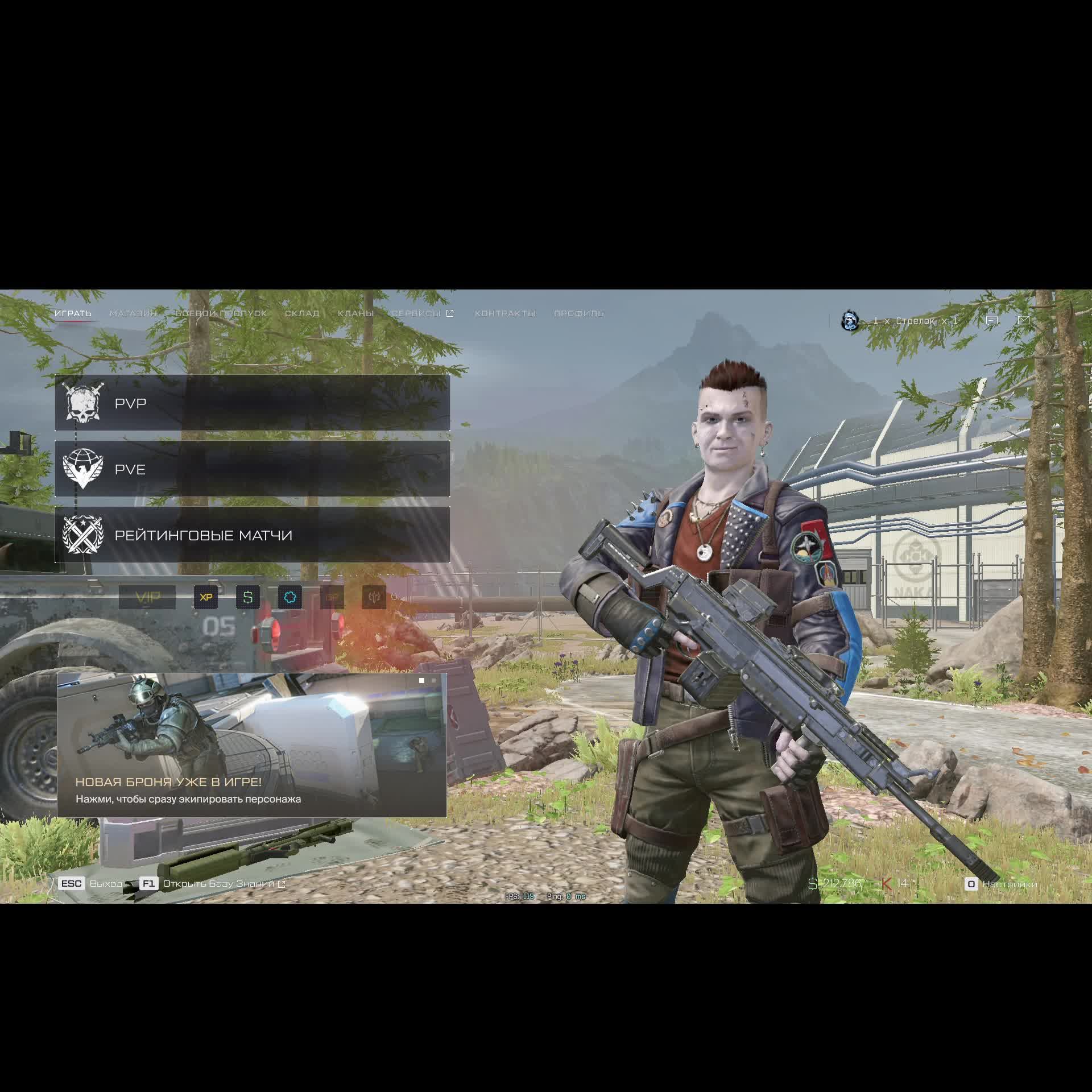Screen dimensions: 1092x1092
Task: Go to the БОЕВОЙ ПРОПУСК tab
Action: pos(221,313)
